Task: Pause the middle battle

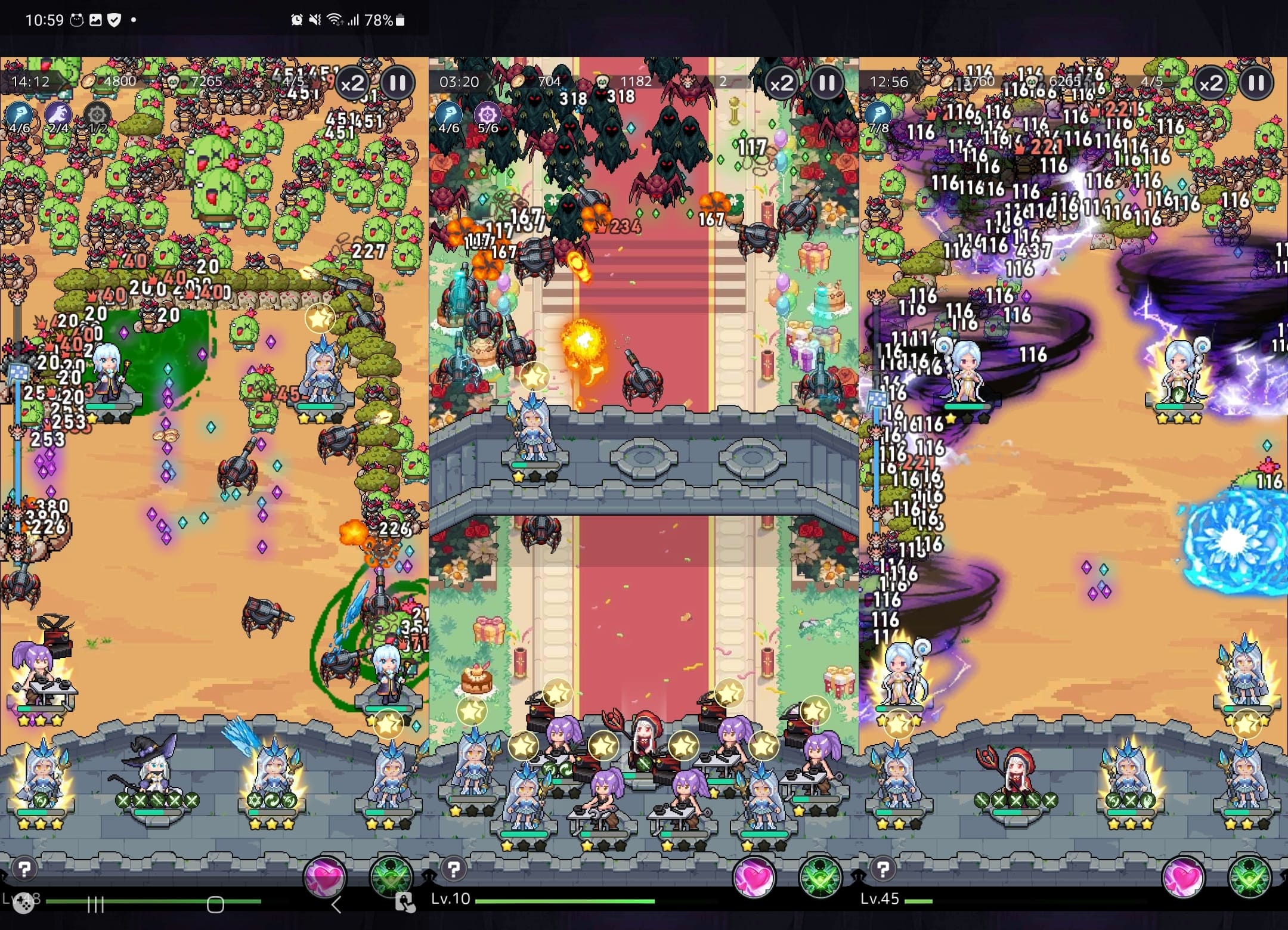Action: click(827, 83)
